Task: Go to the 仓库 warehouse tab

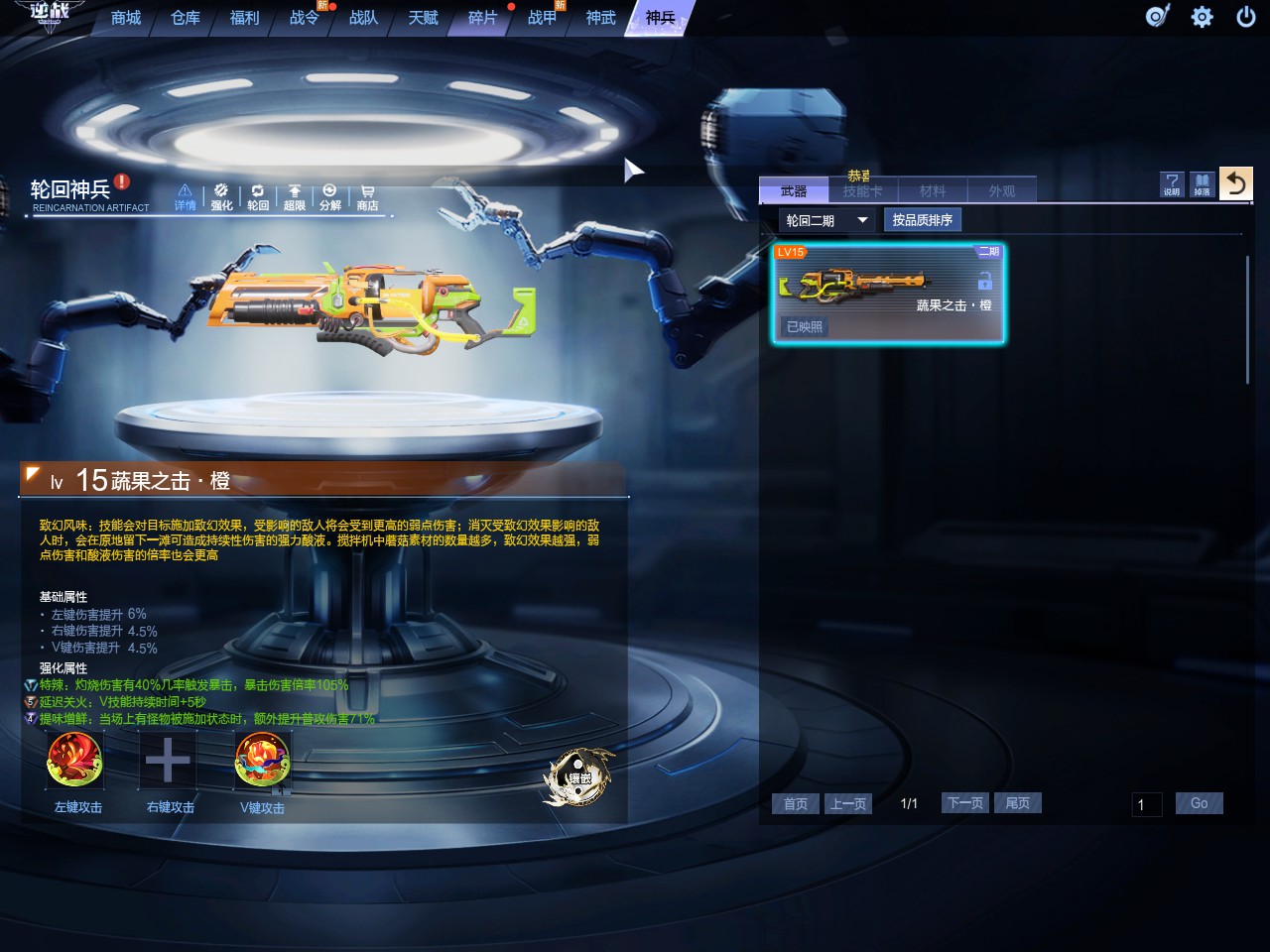Action: point(186,18)
